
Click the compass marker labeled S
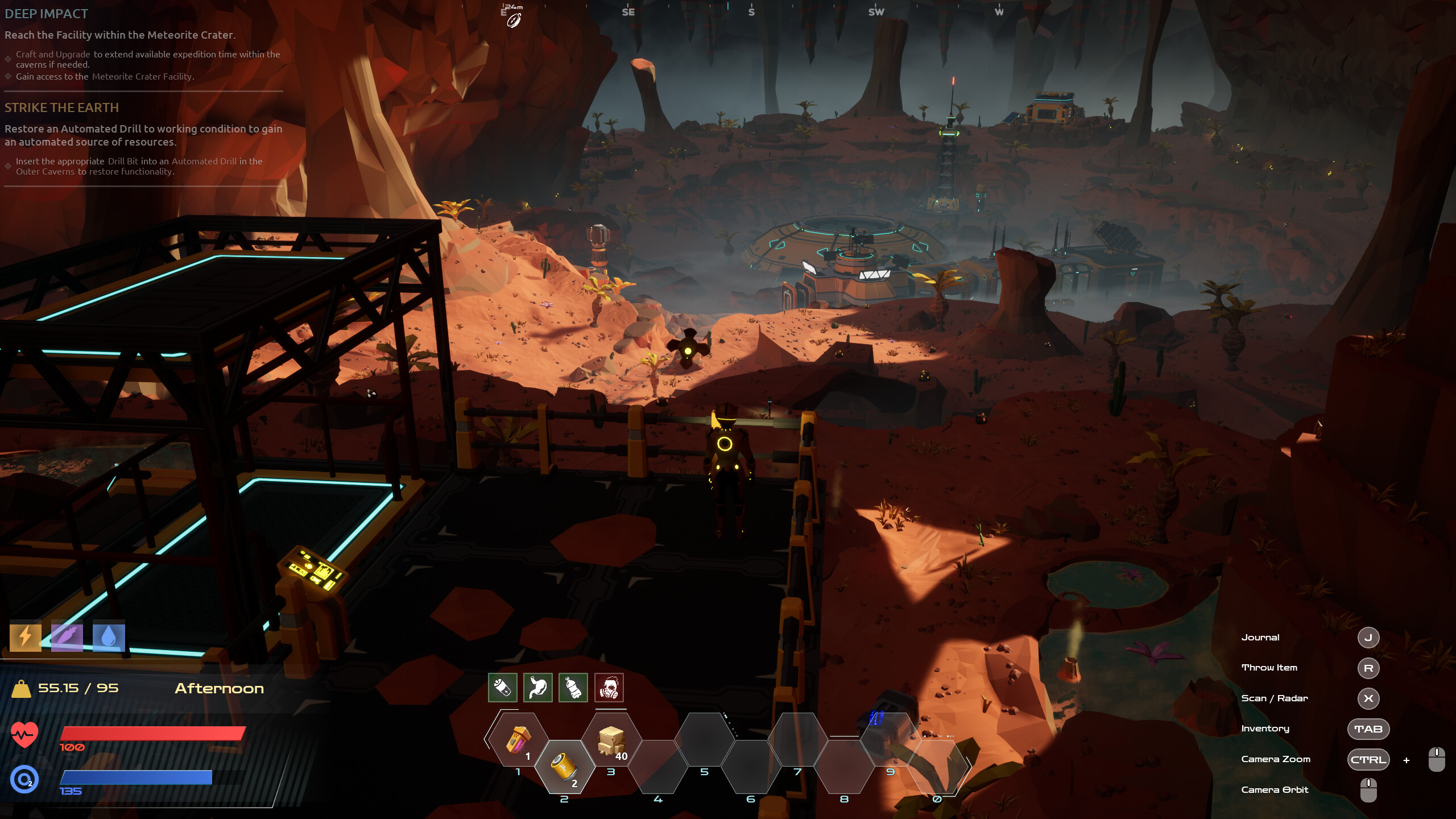[752, 11]
